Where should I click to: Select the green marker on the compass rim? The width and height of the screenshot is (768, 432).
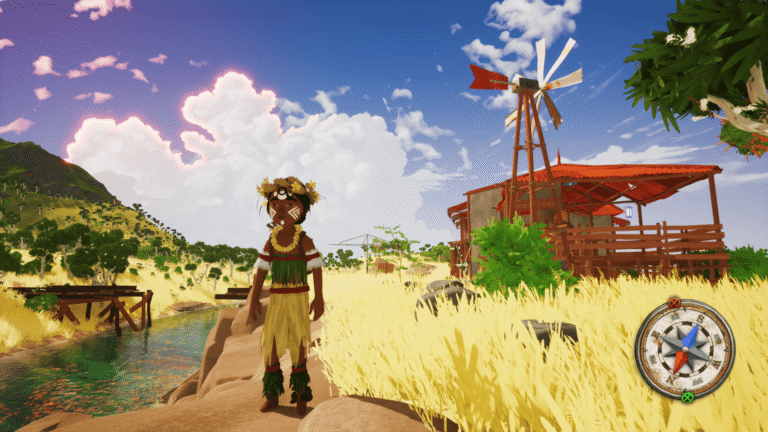(x=687, y=397)
